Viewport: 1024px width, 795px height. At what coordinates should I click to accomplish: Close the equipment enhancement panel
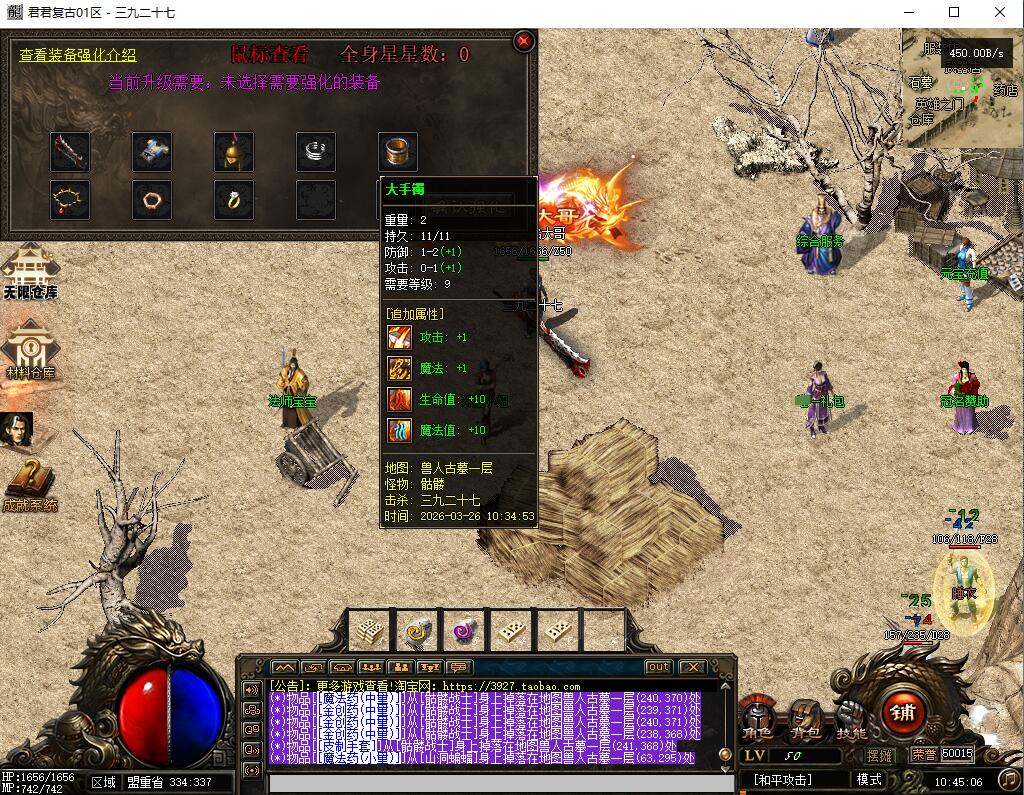(x=523, y=41)
